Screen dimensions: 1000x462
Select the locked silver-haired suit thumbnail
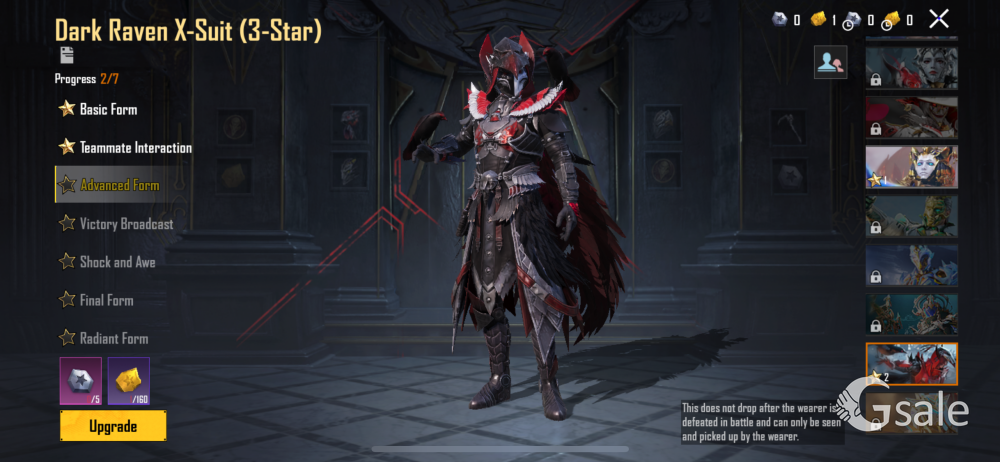point(911,68)
